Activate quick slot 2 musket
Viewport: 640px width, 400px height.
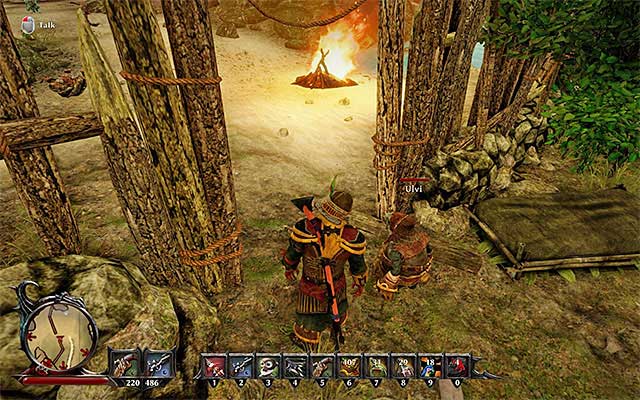pos(241,366)
